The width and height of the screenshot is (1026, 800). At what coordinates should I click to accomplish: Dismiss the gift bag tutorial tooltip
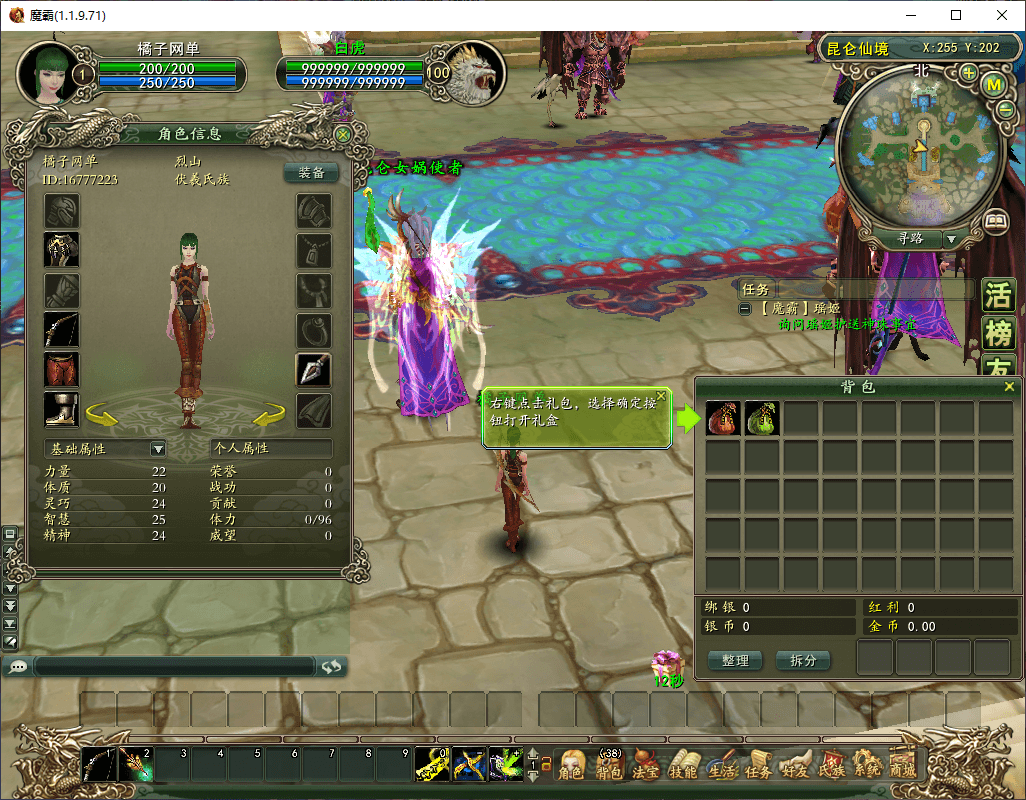[x=661, y=396]
